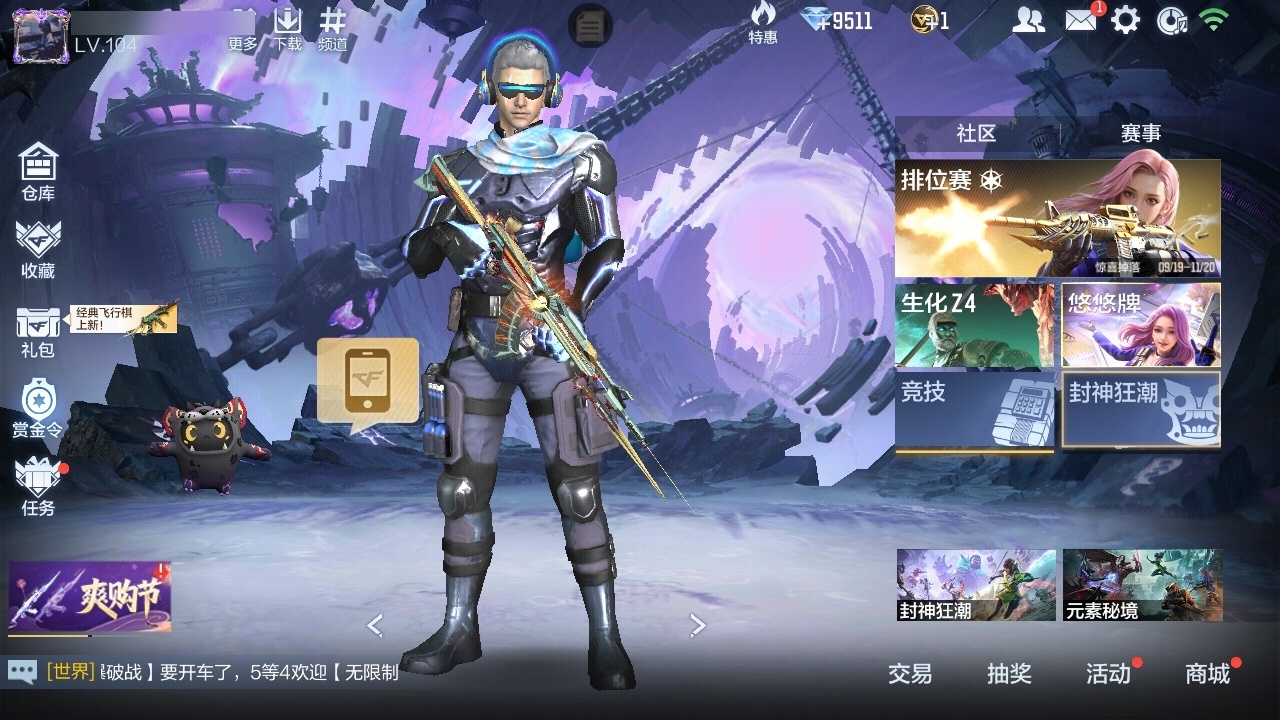
Task: Open the 频道 channel icon
Action: (333, 28)
